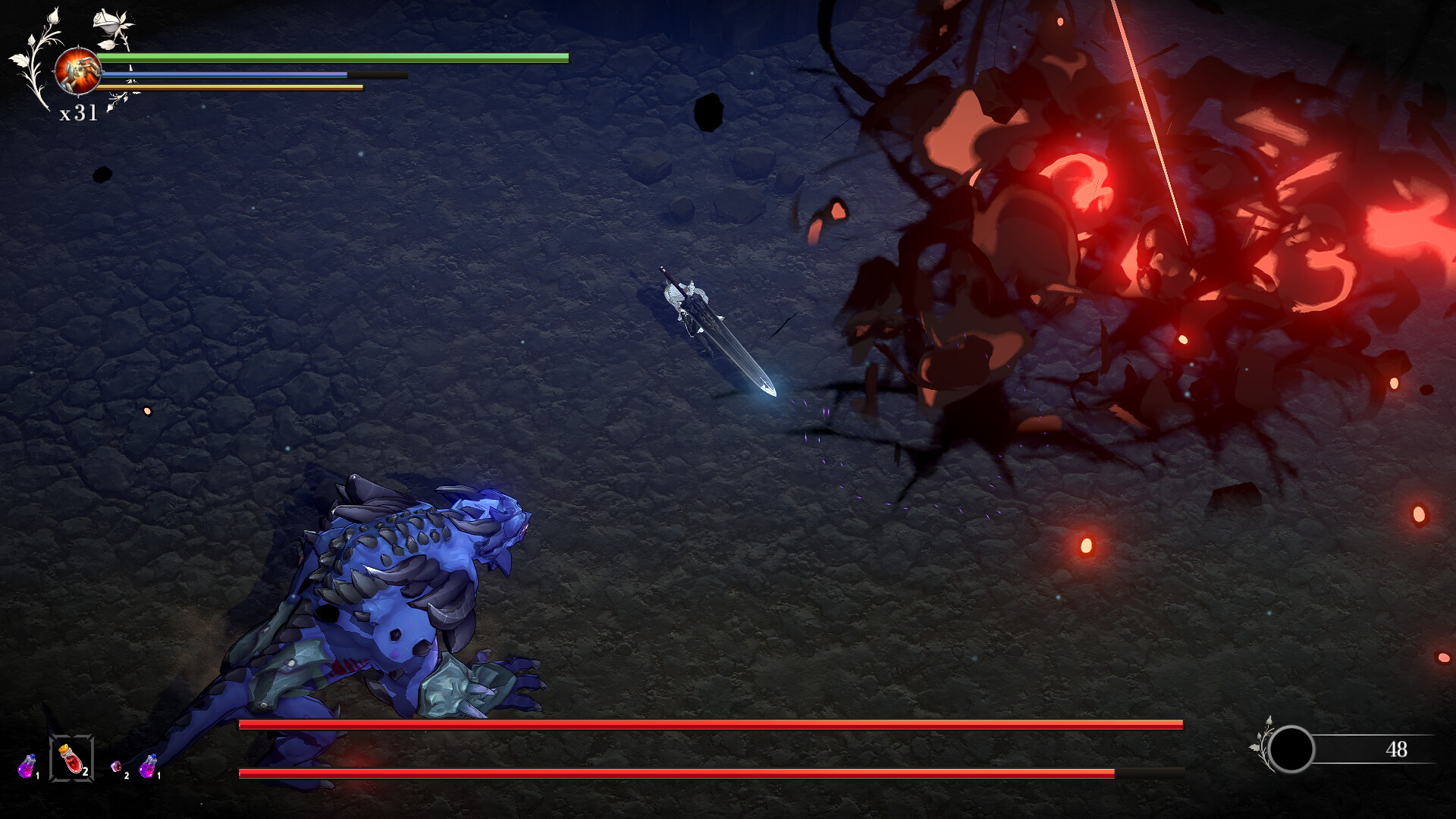Viewport: 1456px width, 819px height.
Task: Activate the broken chain skill icon
Action: [x=77, y=71]
